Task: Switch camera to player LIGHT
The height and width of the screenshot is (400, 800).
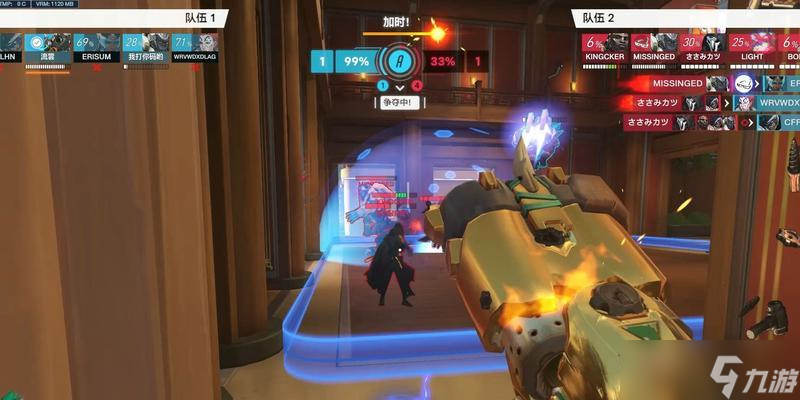Action: click(x=752, y=47)
